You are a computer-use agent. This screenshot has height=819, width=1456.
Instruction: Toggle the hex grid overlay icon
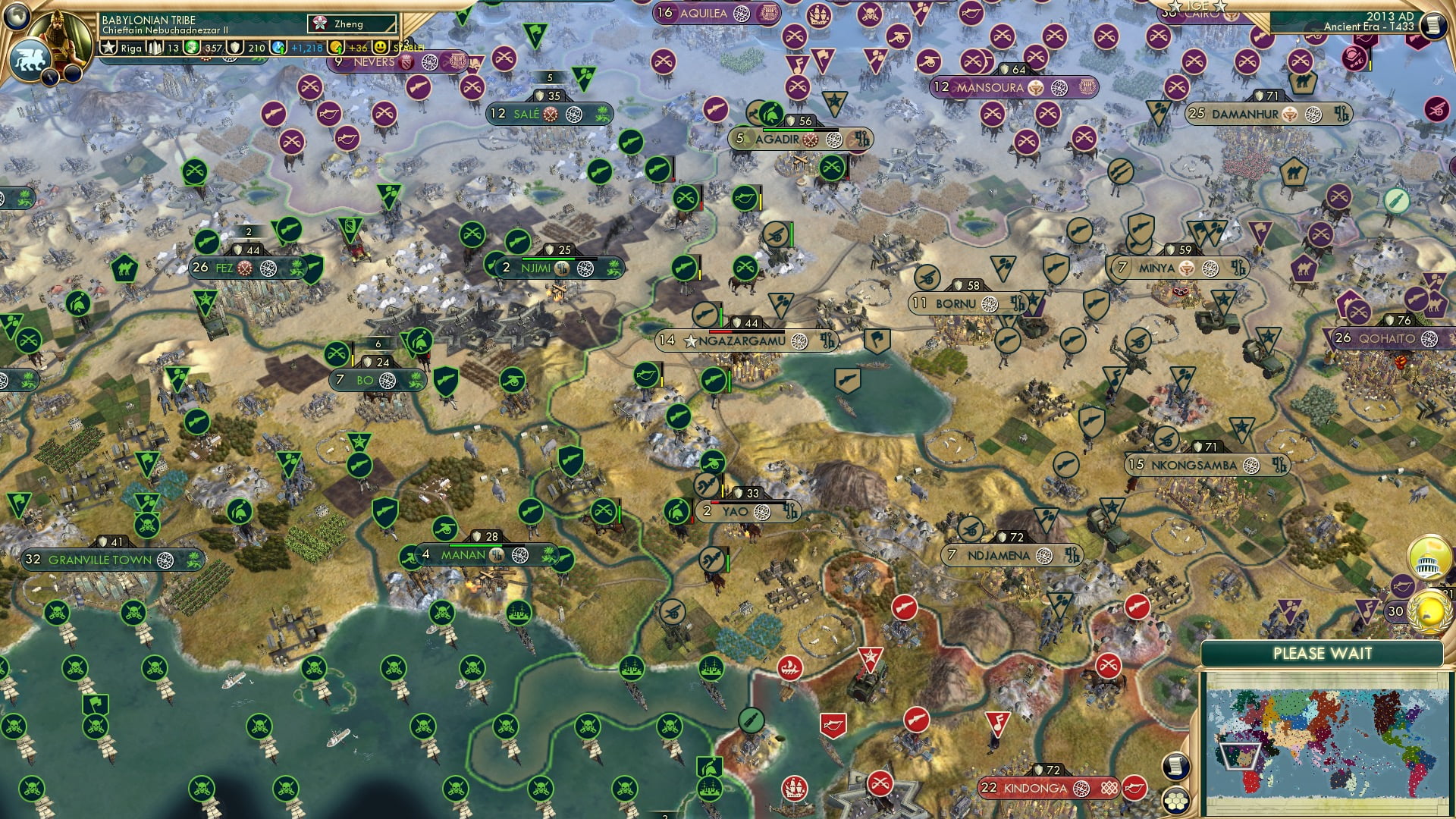[1175, 802]
